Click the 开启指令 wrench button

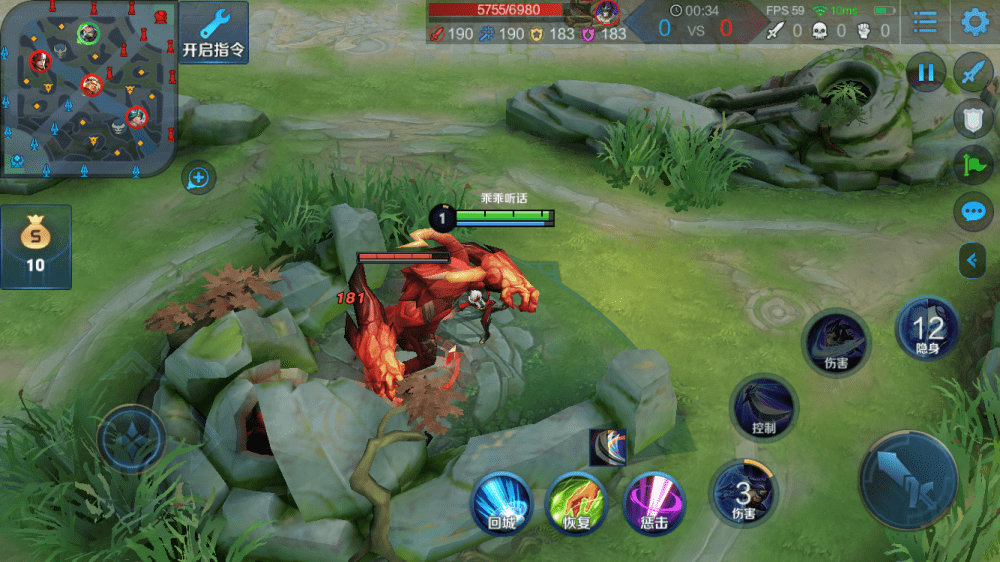pyautogui.click(x=214, y=32)
